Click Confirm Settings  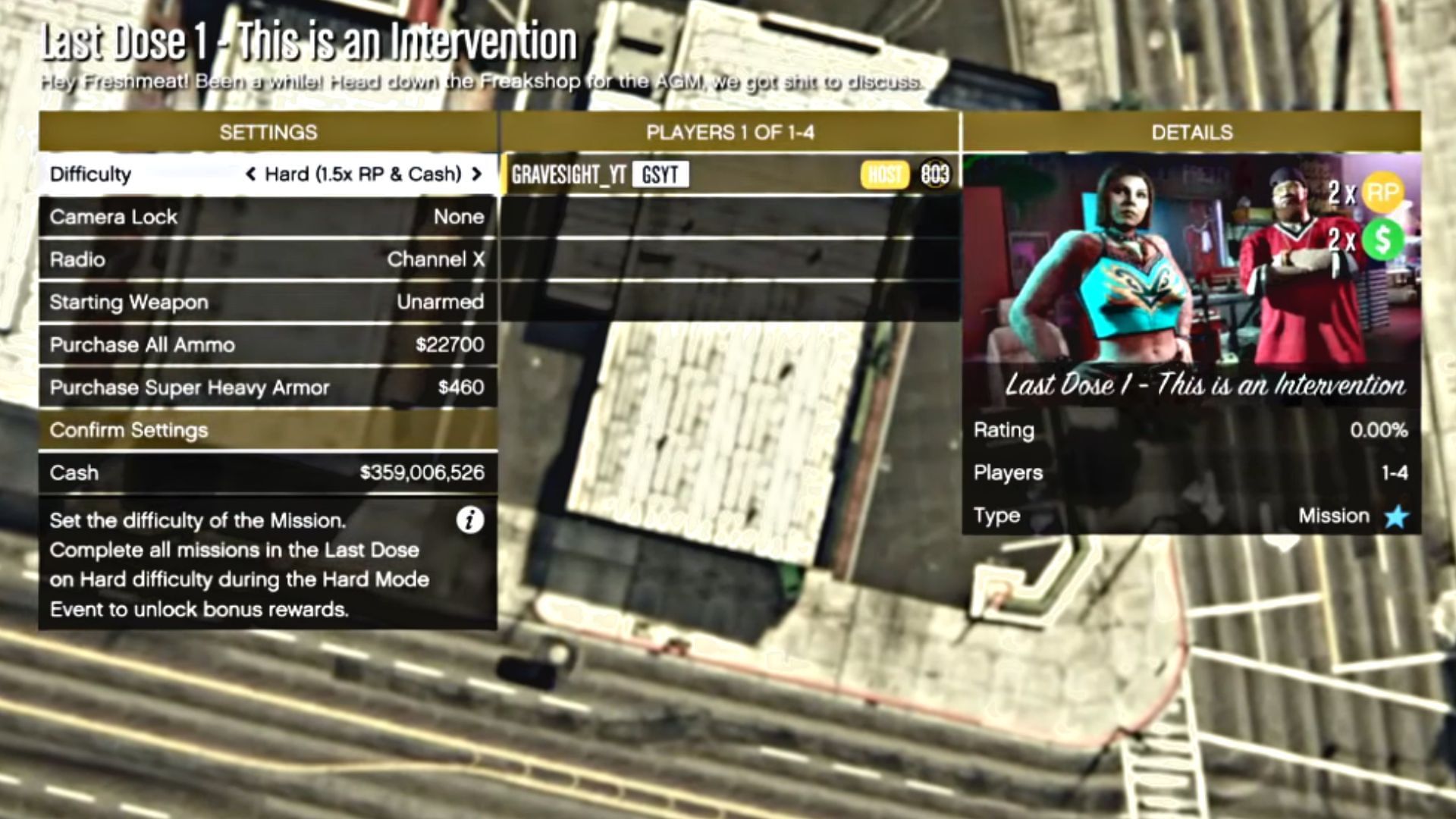coord(269,430)
